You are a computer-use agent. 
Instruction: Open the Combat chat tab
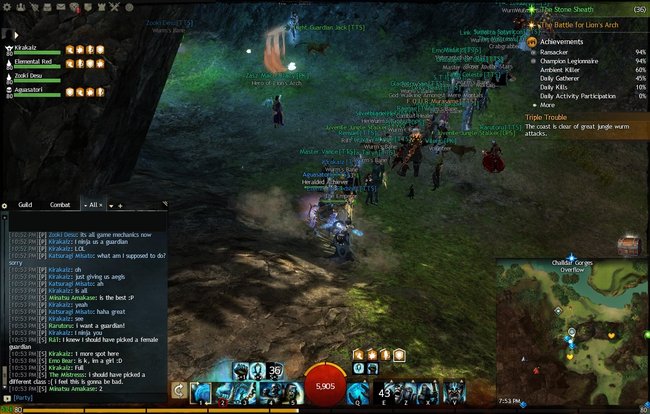pos(60,204)
